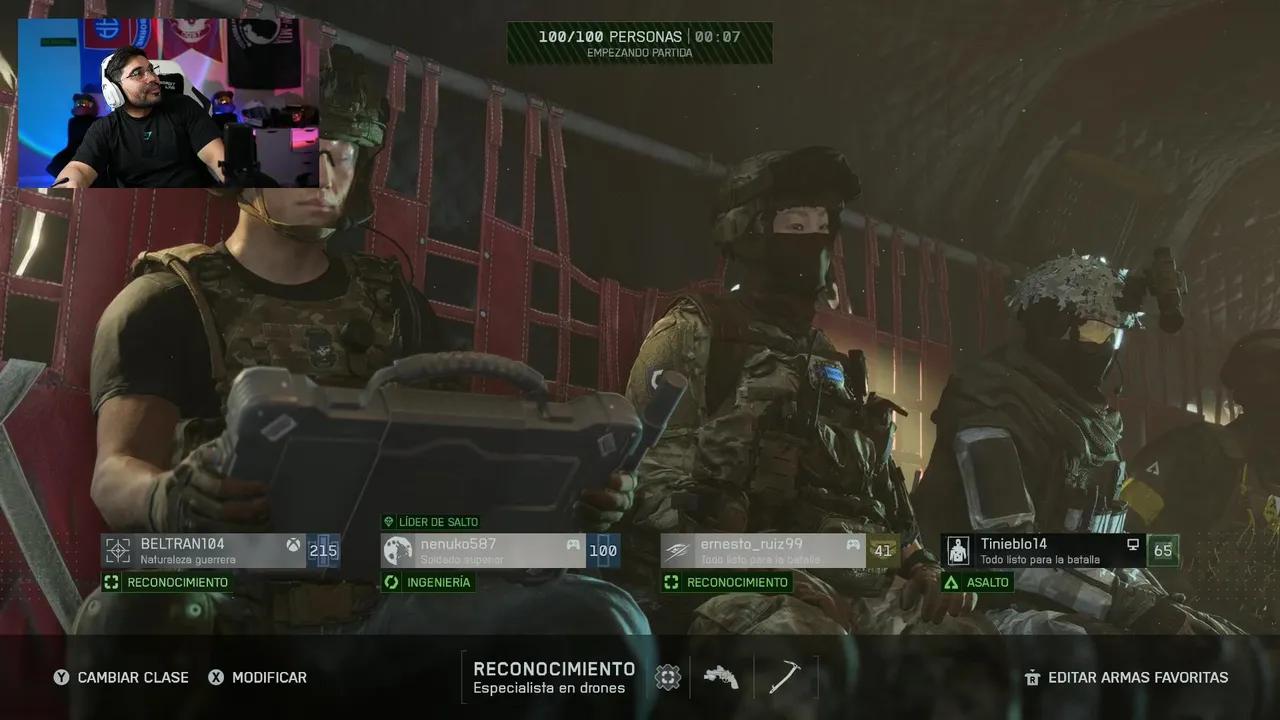This screenshot has height=720, width=1280.
Task: Select the ice axe melee weapon icon
Action: tap(786, 677)
